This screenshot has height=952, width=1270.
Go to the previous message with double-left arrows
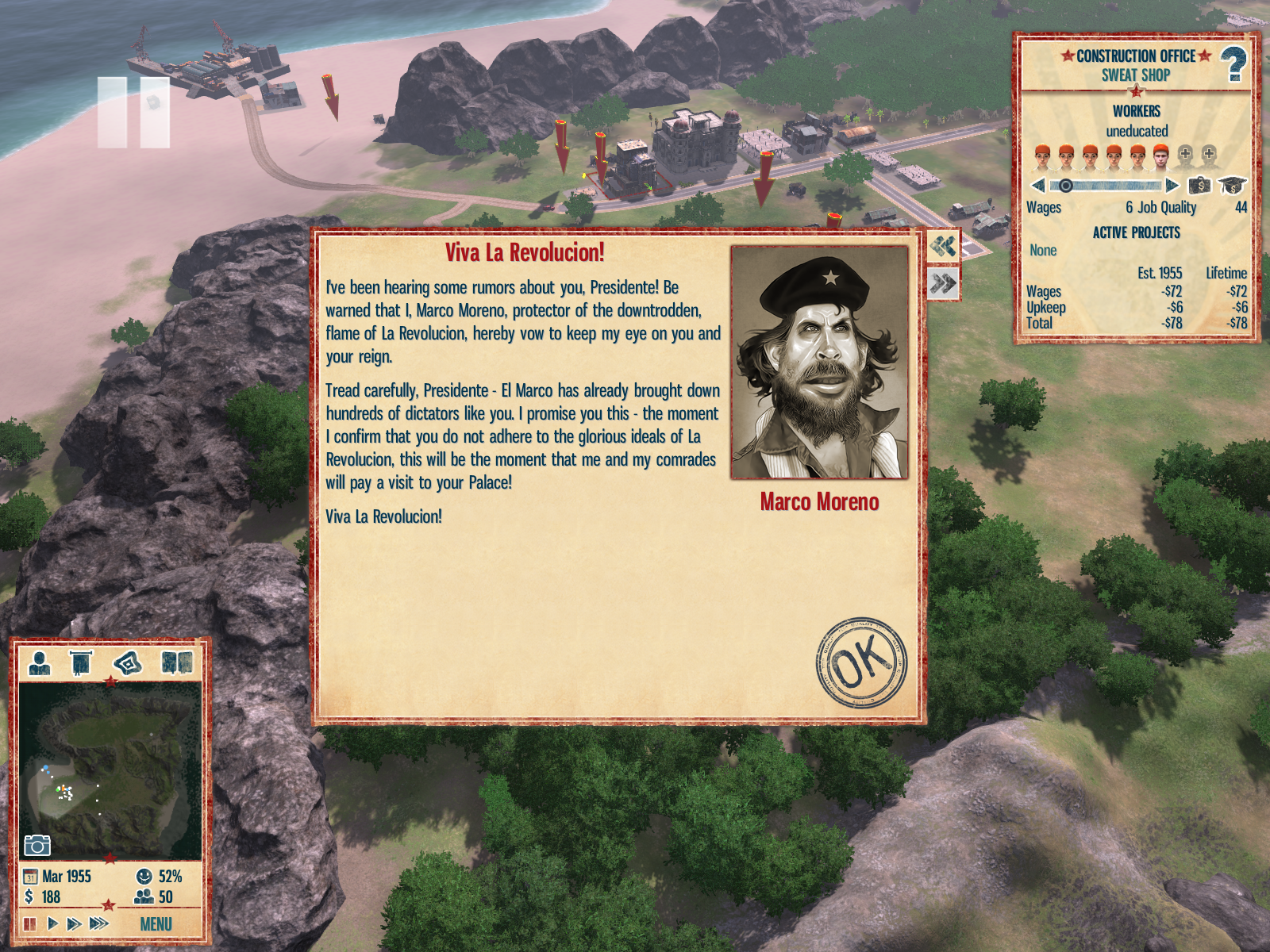pyautogui.click(x=943, y=246)
